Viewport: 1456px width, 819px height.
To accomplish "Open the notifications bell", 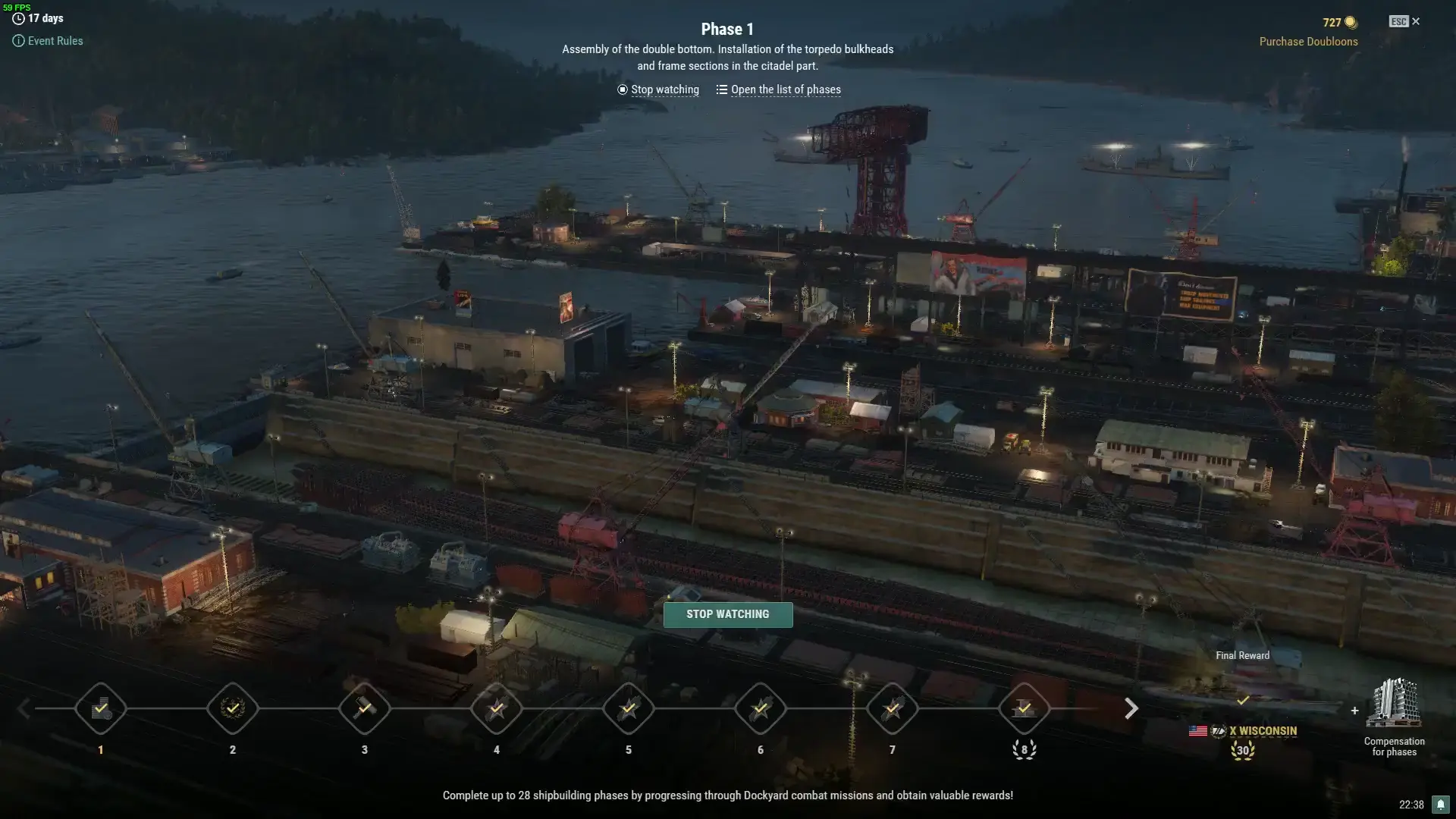I will (x=1440, y=805).
